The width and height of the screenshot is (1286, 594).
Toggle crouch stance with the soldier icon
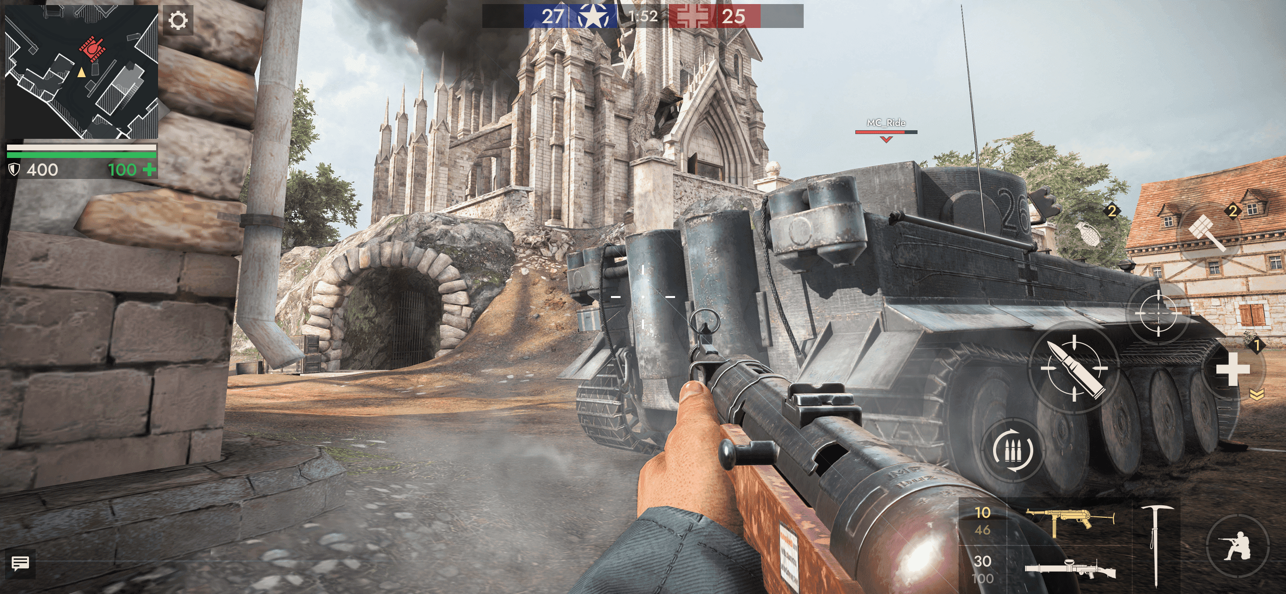click(x=1236, y=546)
